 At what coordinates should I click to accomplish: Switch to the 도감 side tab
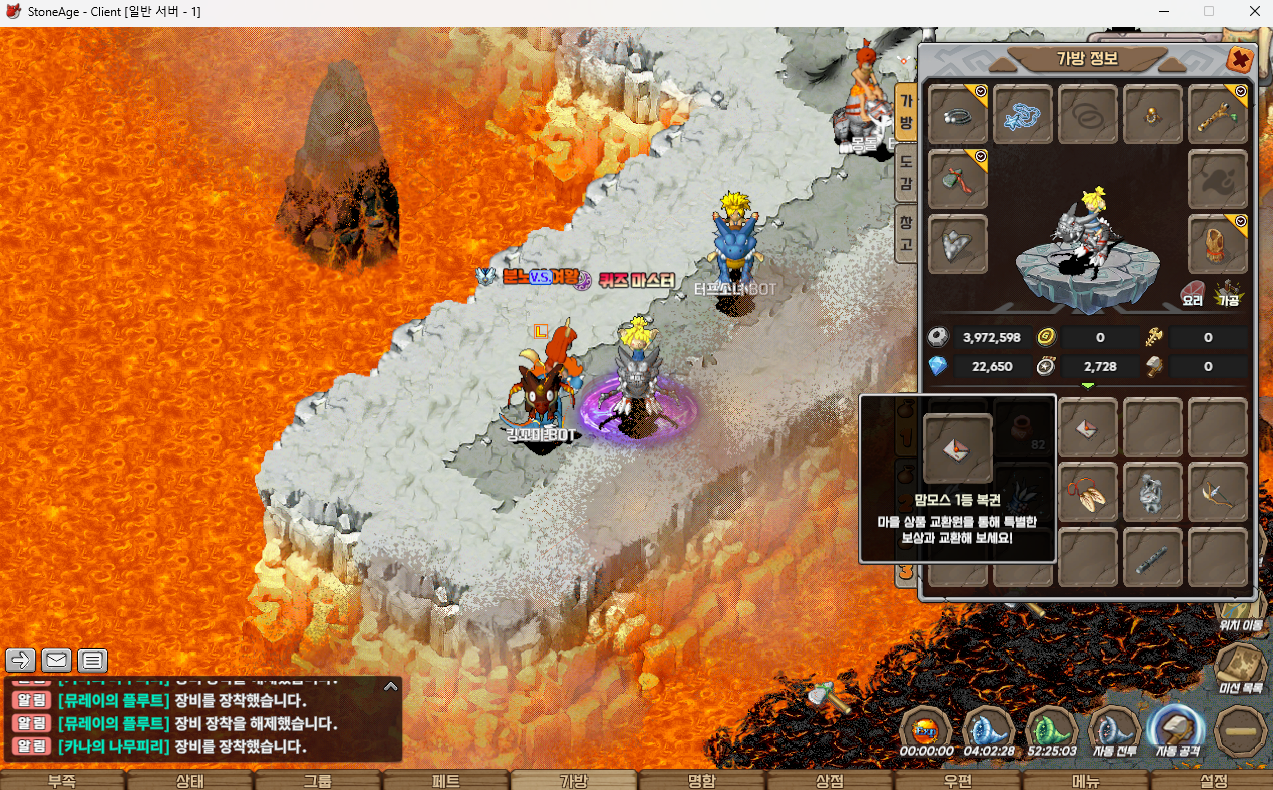[x=905, y=171]
